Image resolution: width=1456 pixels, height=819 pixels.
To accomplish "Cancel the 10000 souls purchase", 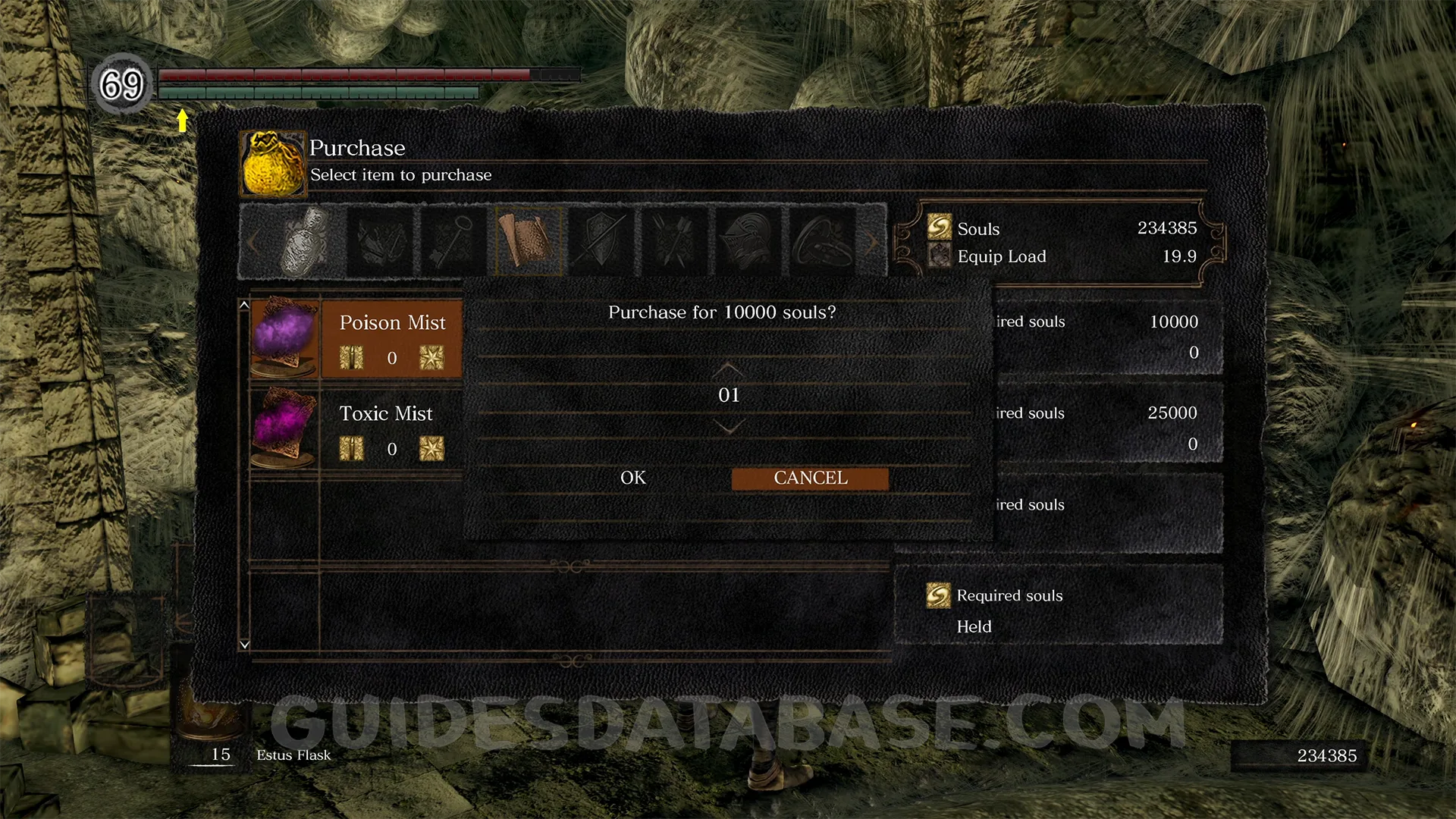I will click(810, 479).
